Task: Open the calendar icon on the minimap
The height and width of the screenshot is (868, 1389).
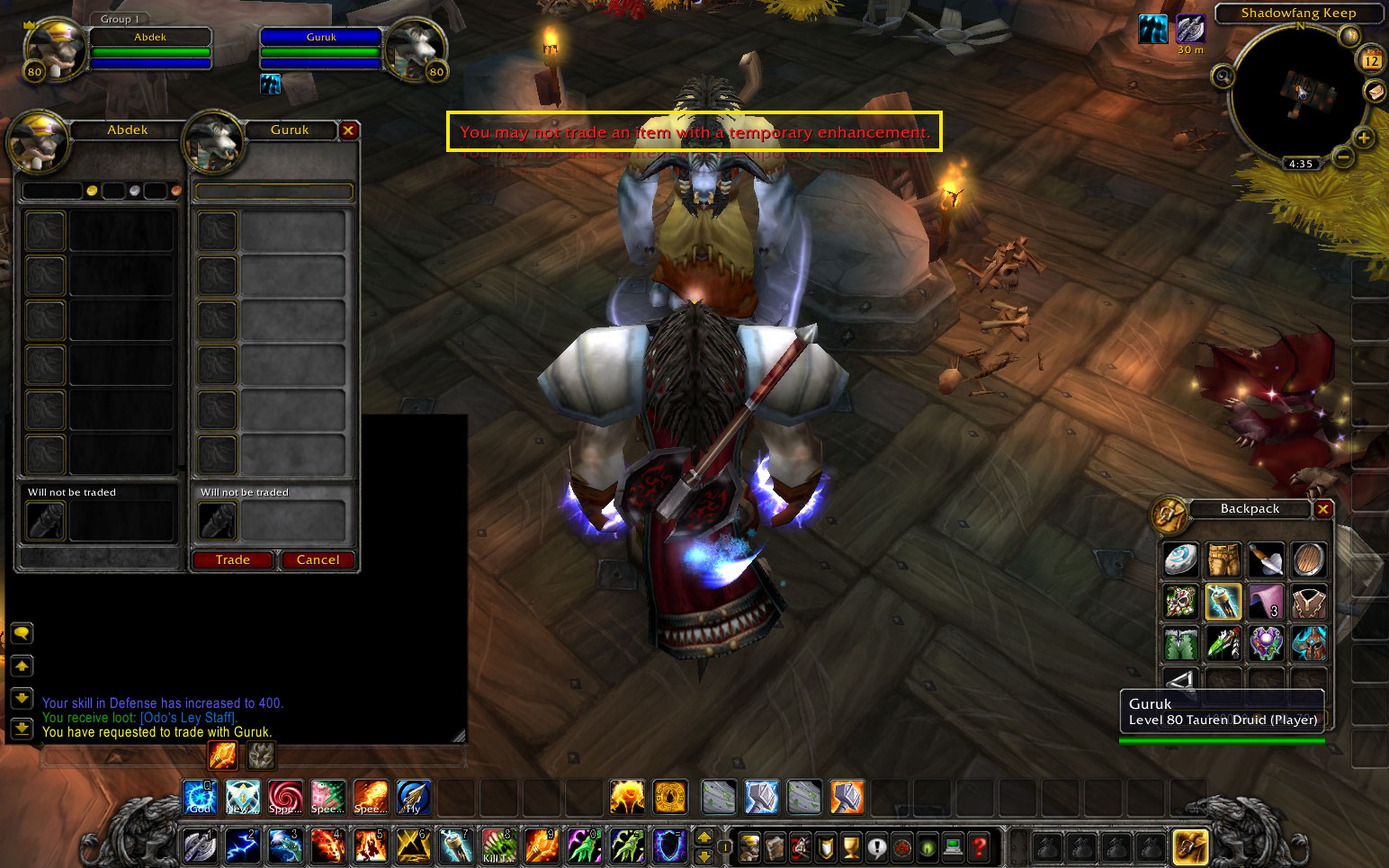Action: tap(1372, 58)
